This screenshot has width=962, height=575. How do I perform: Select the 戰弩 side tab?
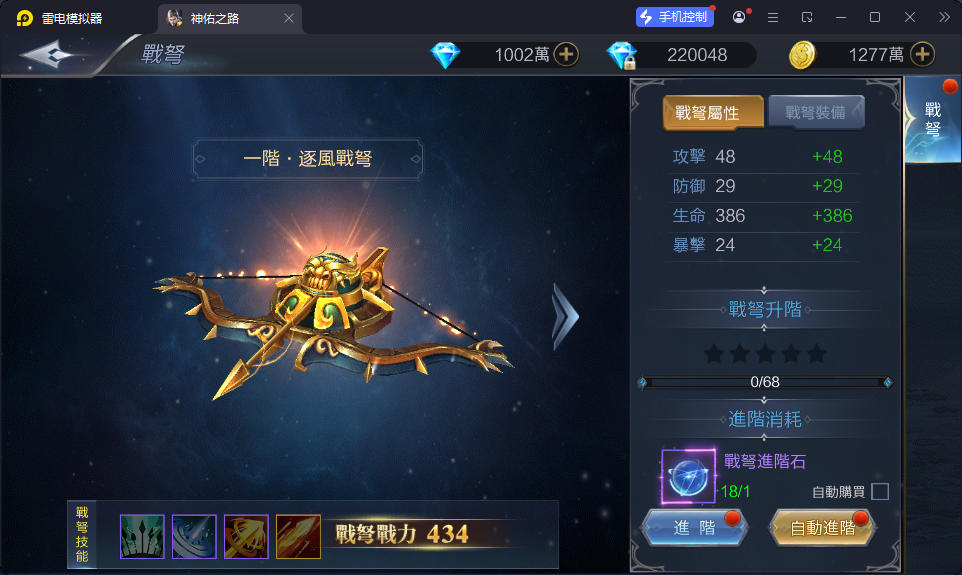coord(932,120)
